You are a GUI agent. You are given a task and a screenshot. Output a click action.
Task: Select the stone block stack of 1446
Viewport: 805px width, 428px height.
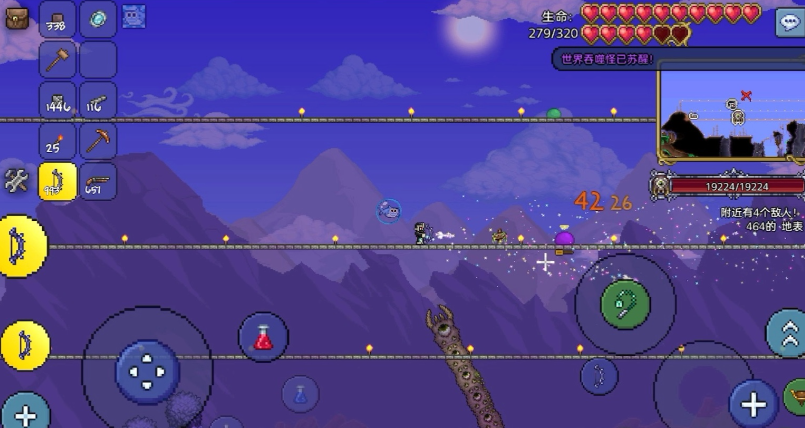(x=58, y=100)
